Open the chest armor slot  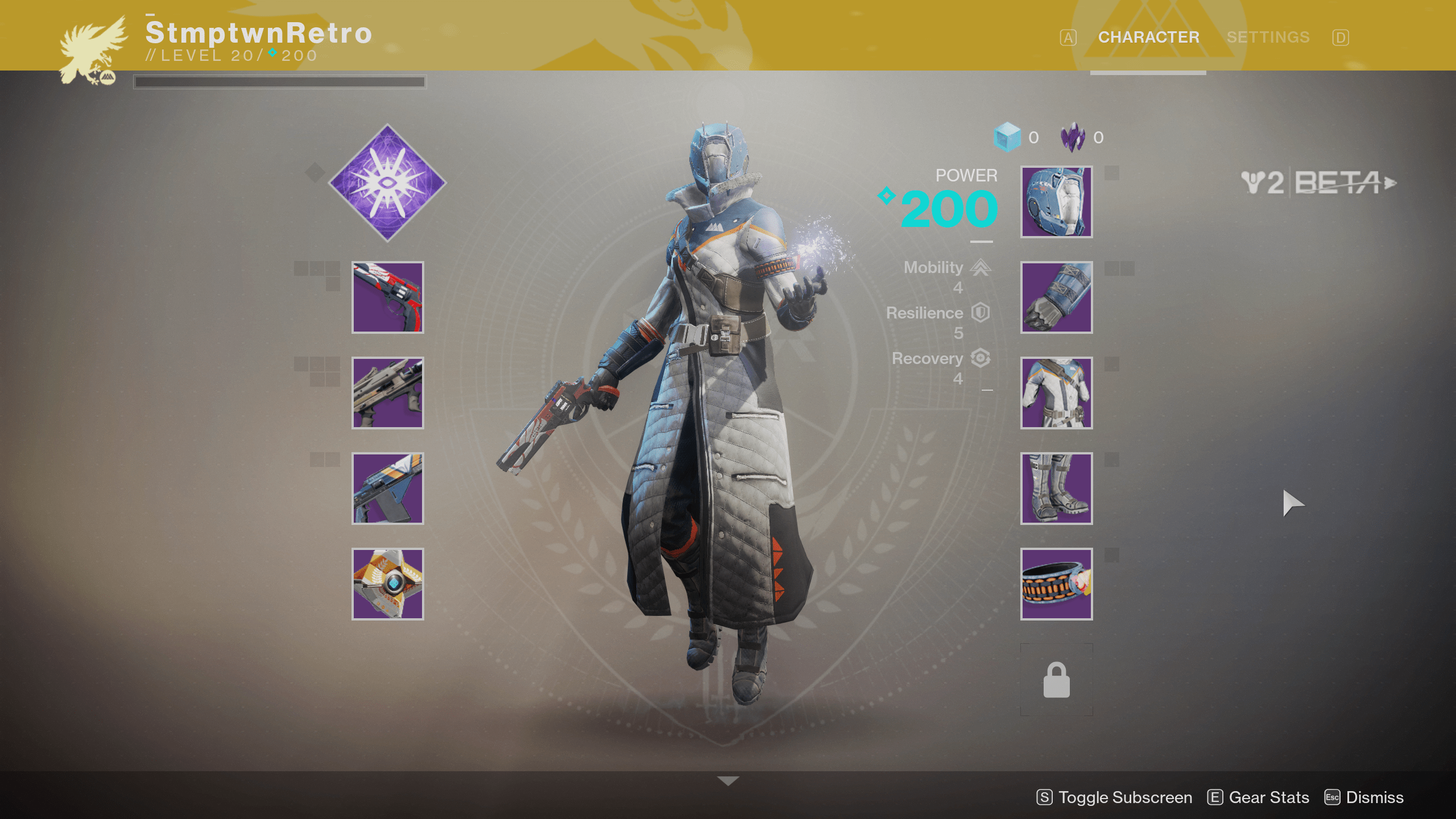point(1056,394)
